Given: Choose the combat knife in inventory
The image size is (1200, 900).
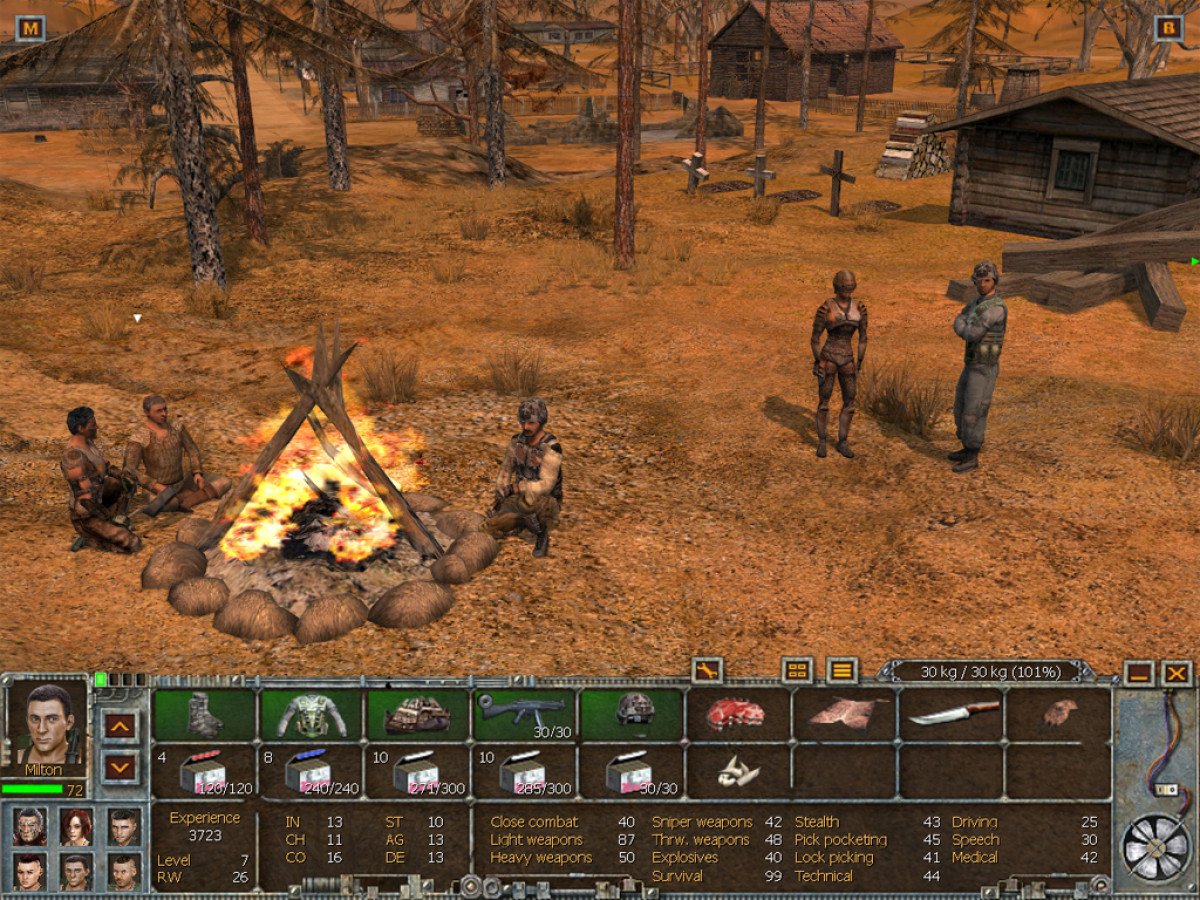Looking at the screenshot, I should pyautogui.click(x=953, y=712).
